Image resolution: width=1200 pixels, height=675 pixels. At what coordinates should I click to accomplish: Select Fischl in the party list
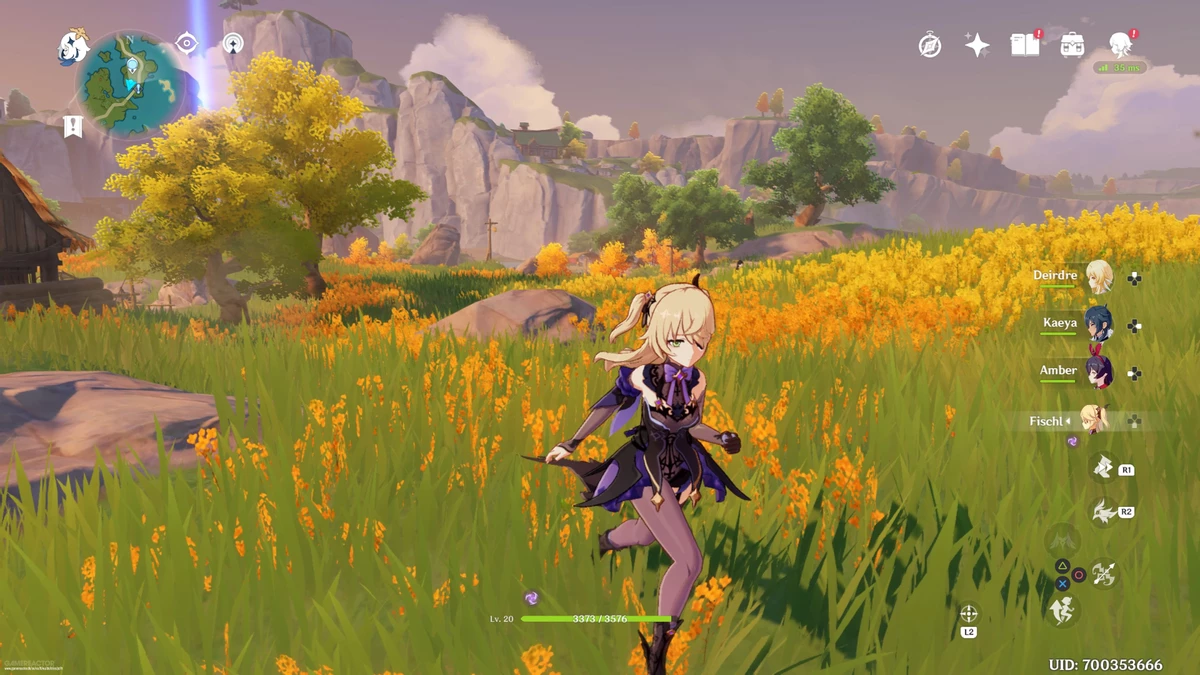coord(1097,420)
